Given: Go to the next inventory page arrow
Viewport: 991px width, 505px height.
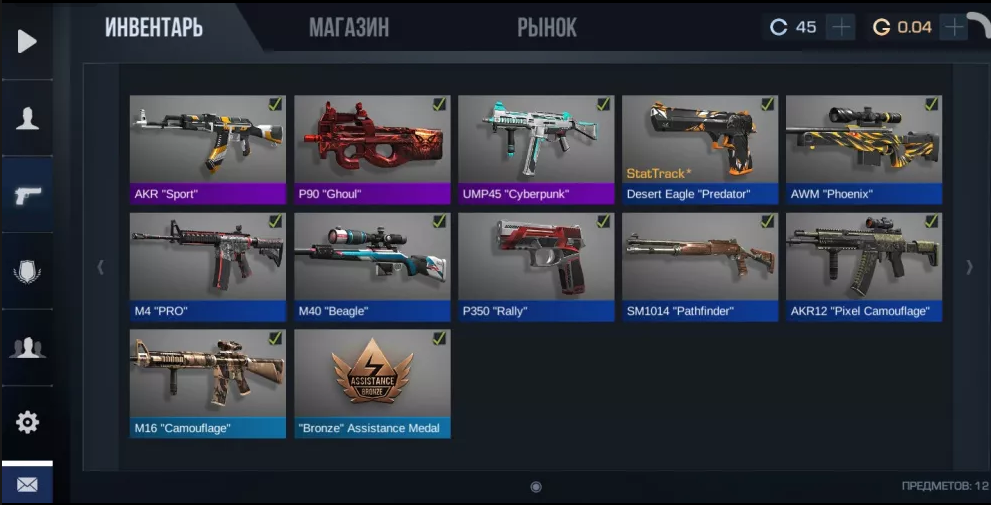Looking at the screenshot, I should 968,267.
